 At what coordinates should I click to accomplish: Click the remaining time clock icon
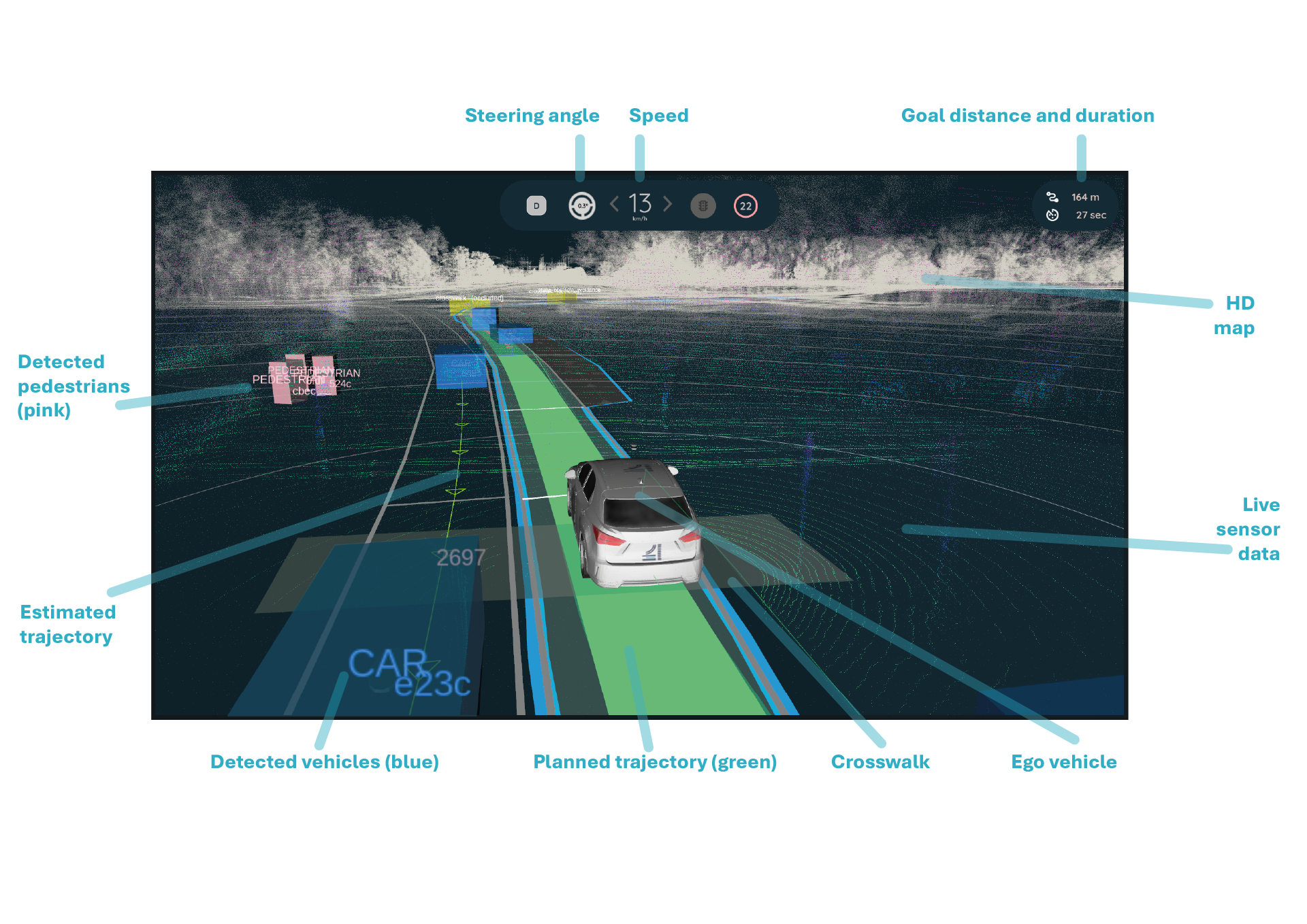coord(1052,215)
